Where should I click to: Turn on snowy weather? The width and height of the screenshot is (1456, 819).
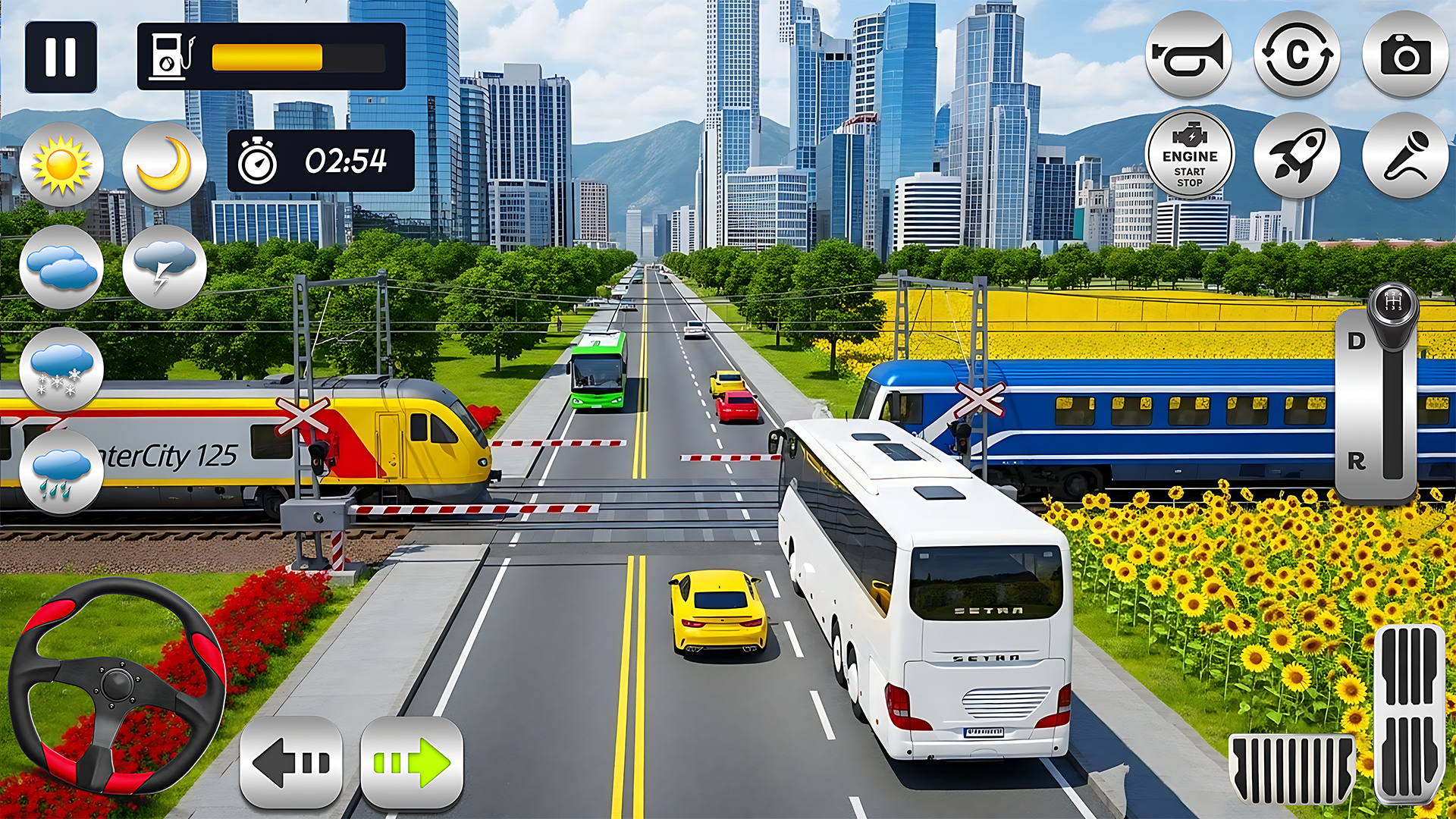click(61, 370)
